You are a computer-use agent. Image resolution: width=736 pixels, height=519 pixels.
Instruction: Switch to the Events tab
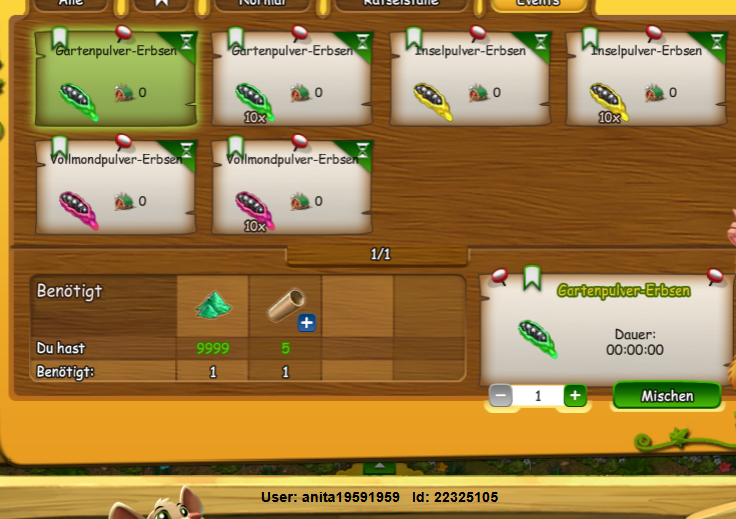coord(538,4)
